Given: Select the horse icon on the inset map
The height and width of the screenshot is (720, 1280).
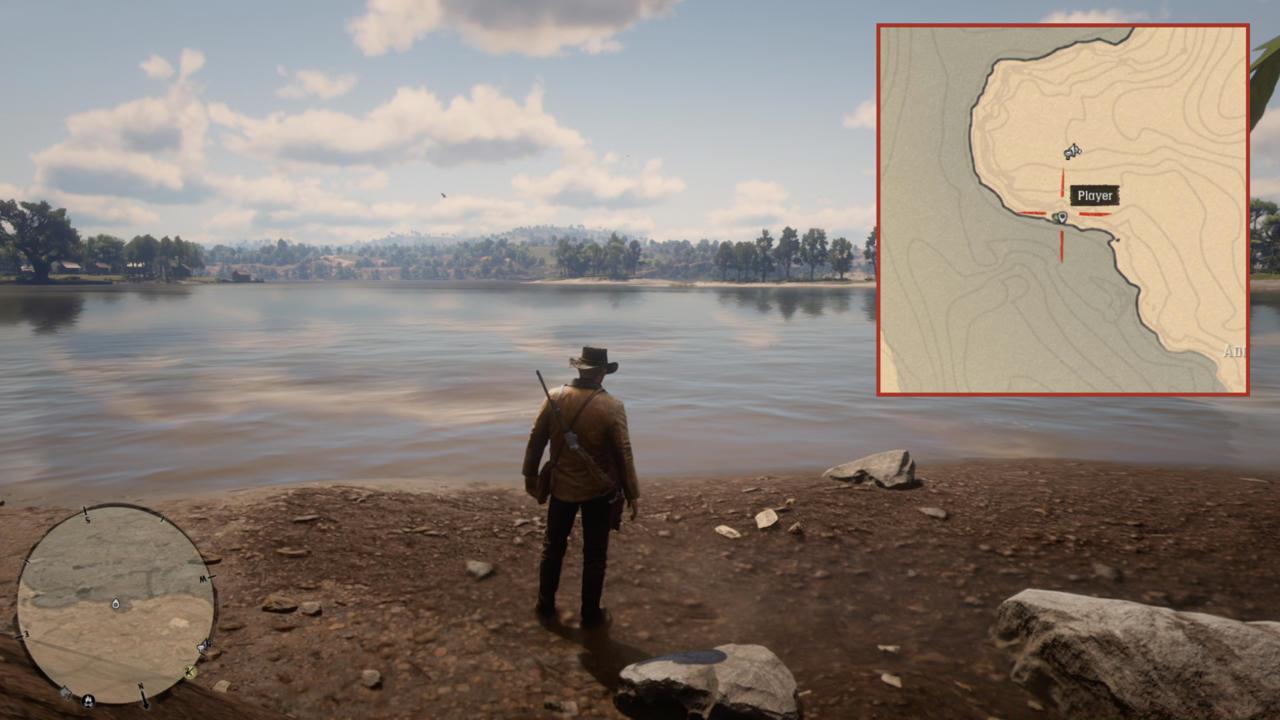Looking at the screenshot, I should tap(1072, 151).
